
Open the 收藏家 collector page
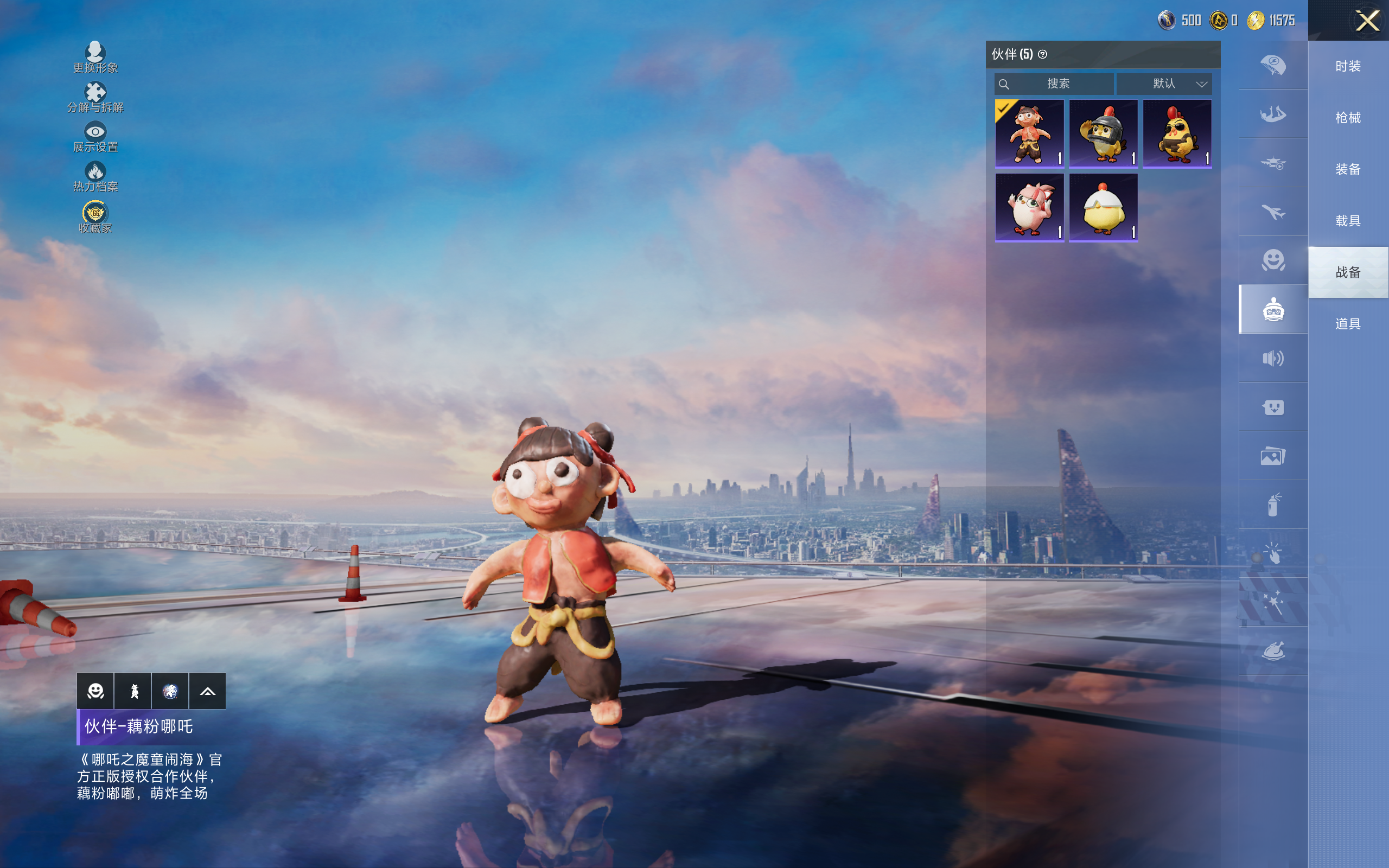tap(95, 218)
